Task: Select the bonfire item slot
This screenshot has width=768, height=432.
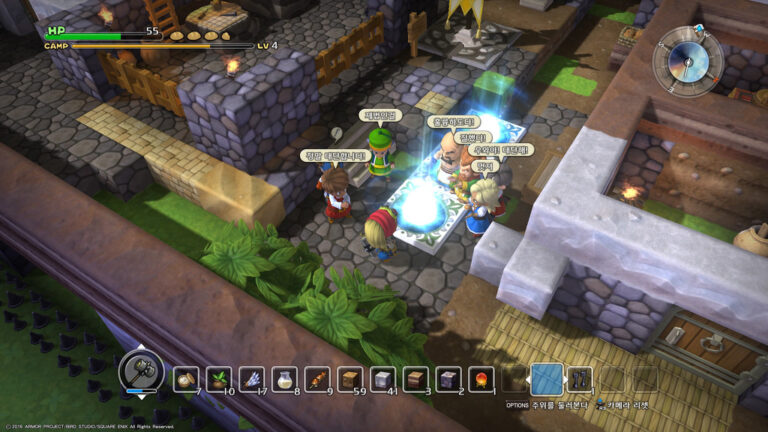Action: pos(482,379)
